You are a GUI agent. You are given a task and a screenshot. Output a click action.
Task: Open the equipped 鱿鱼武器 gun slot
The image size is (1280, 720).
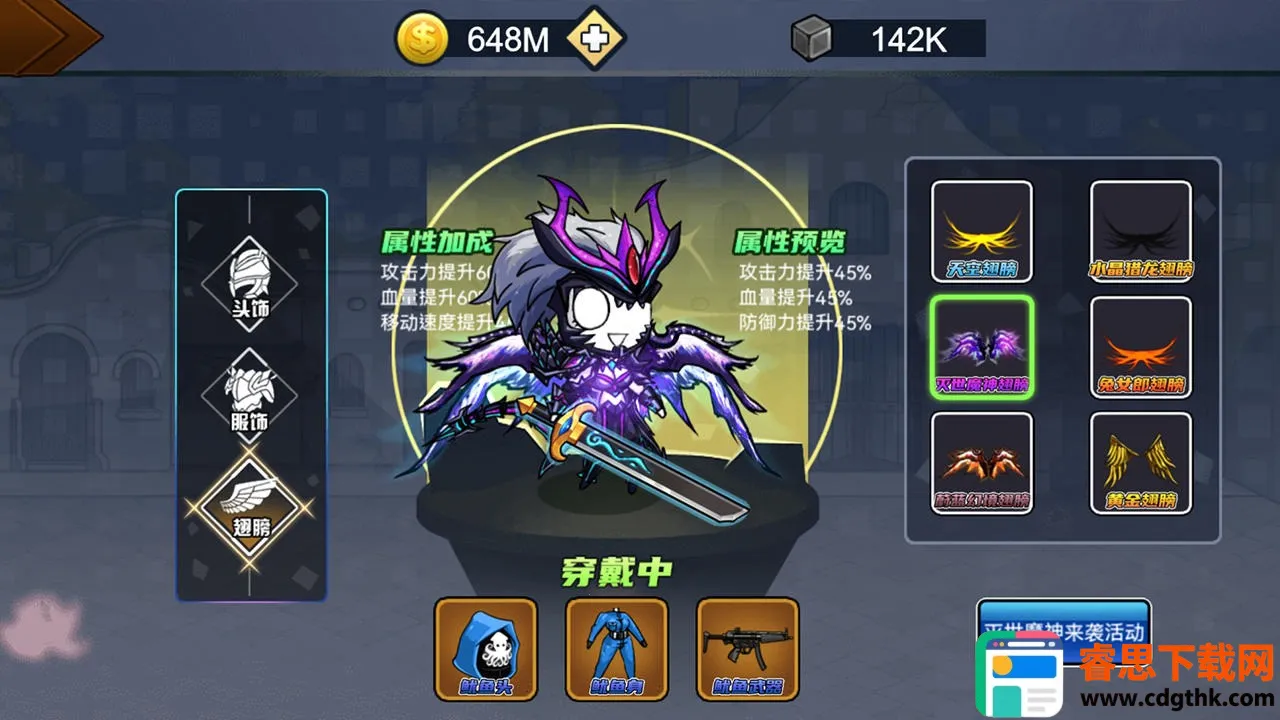coord(747,649)
